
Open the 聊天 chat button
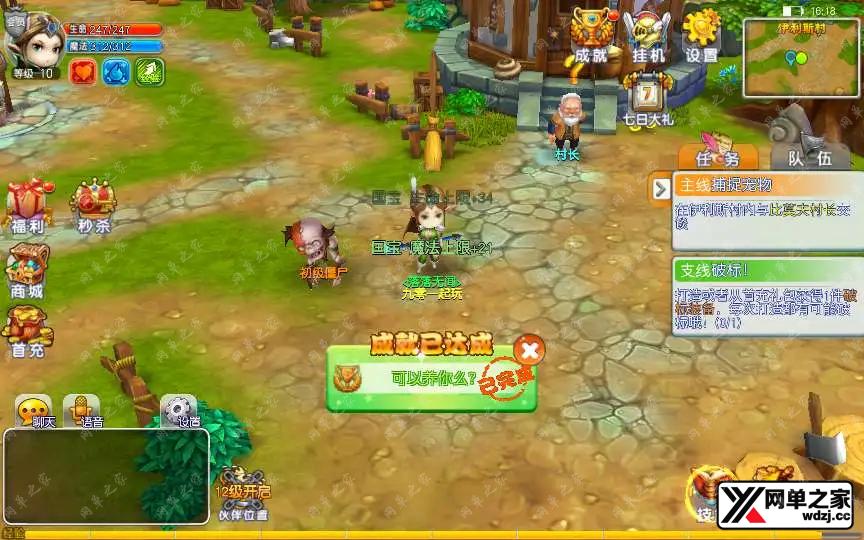click(x=35, y=411)
